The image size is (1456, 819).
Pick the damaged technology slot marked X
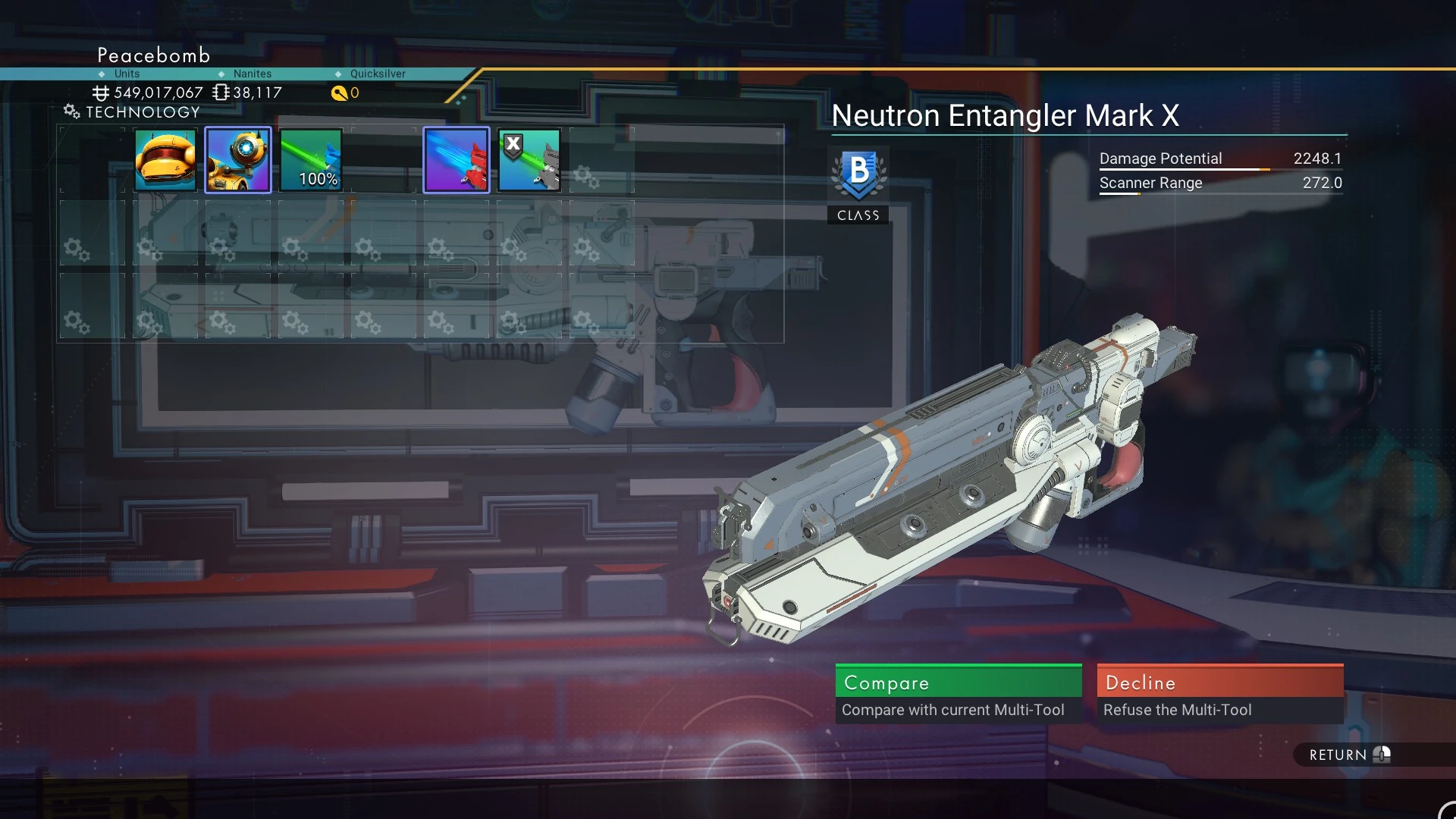[x=529, y=160]
